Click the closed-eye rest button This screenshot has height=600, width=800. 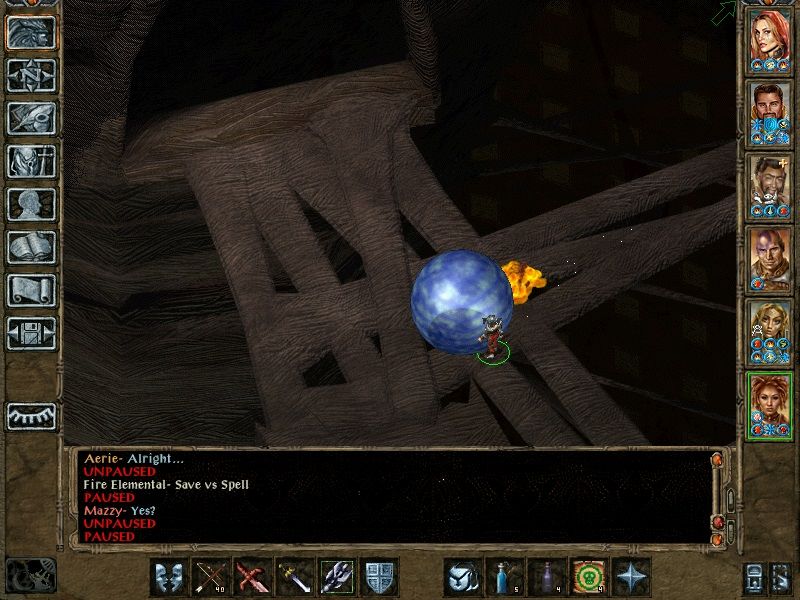[x=31, y=416]
